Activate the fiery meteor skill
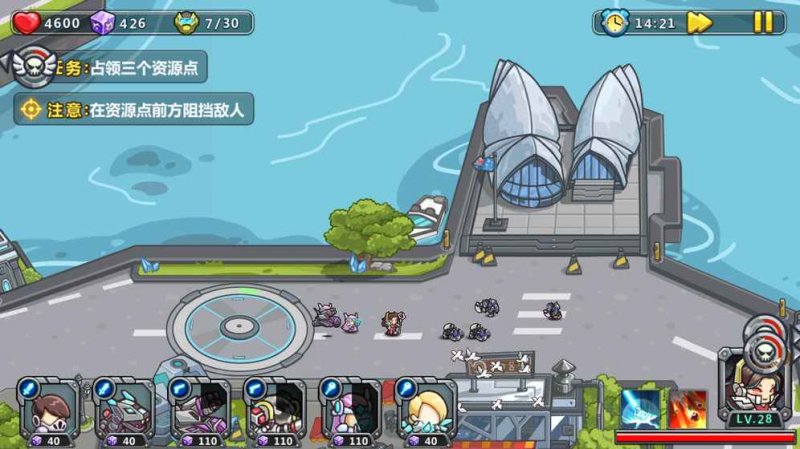Screen dimensions: 800x449 689,408
